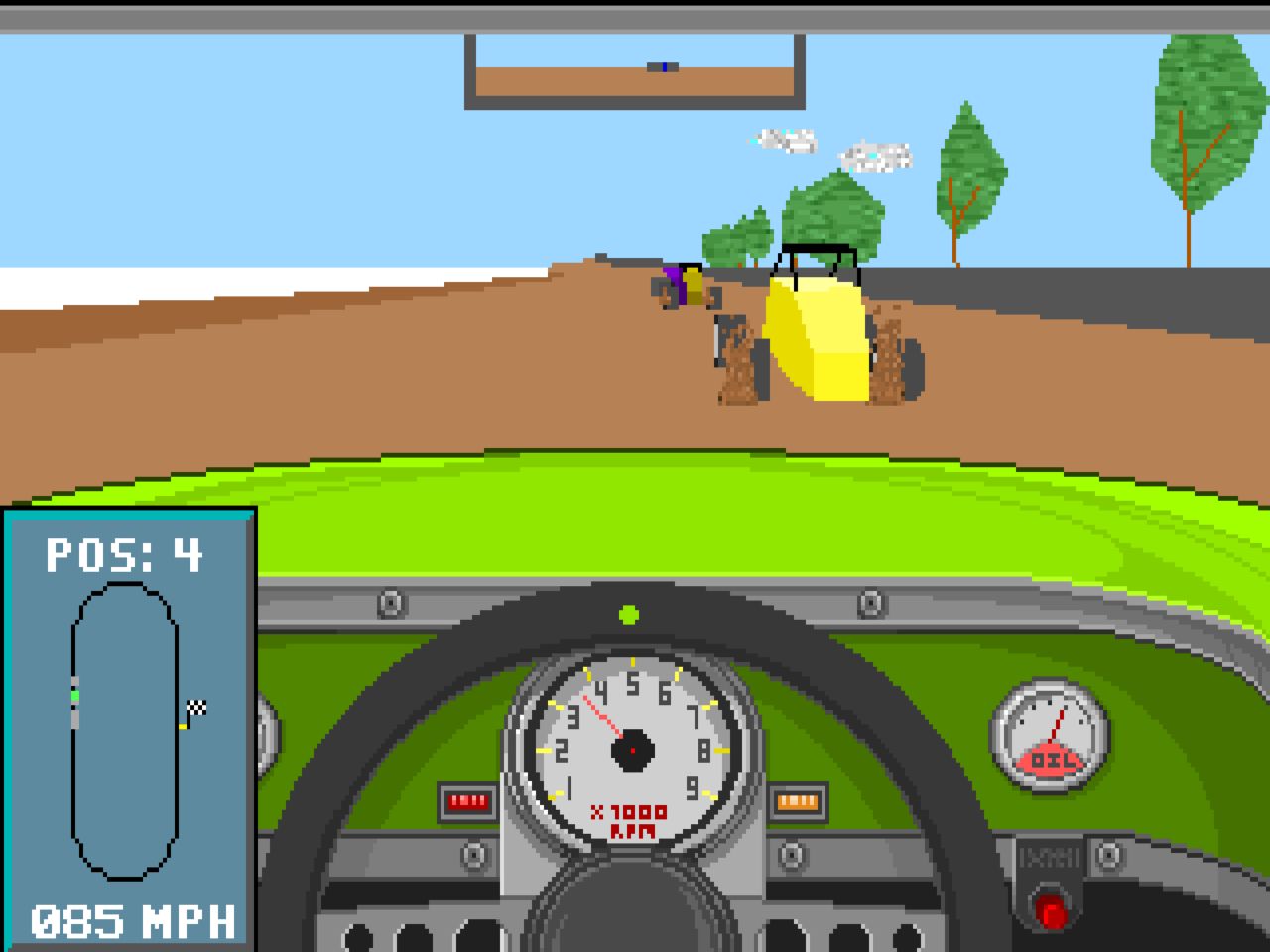Select the tachometer dial
This screenshot has height=952, width=1270.
[x=632, y=749]
